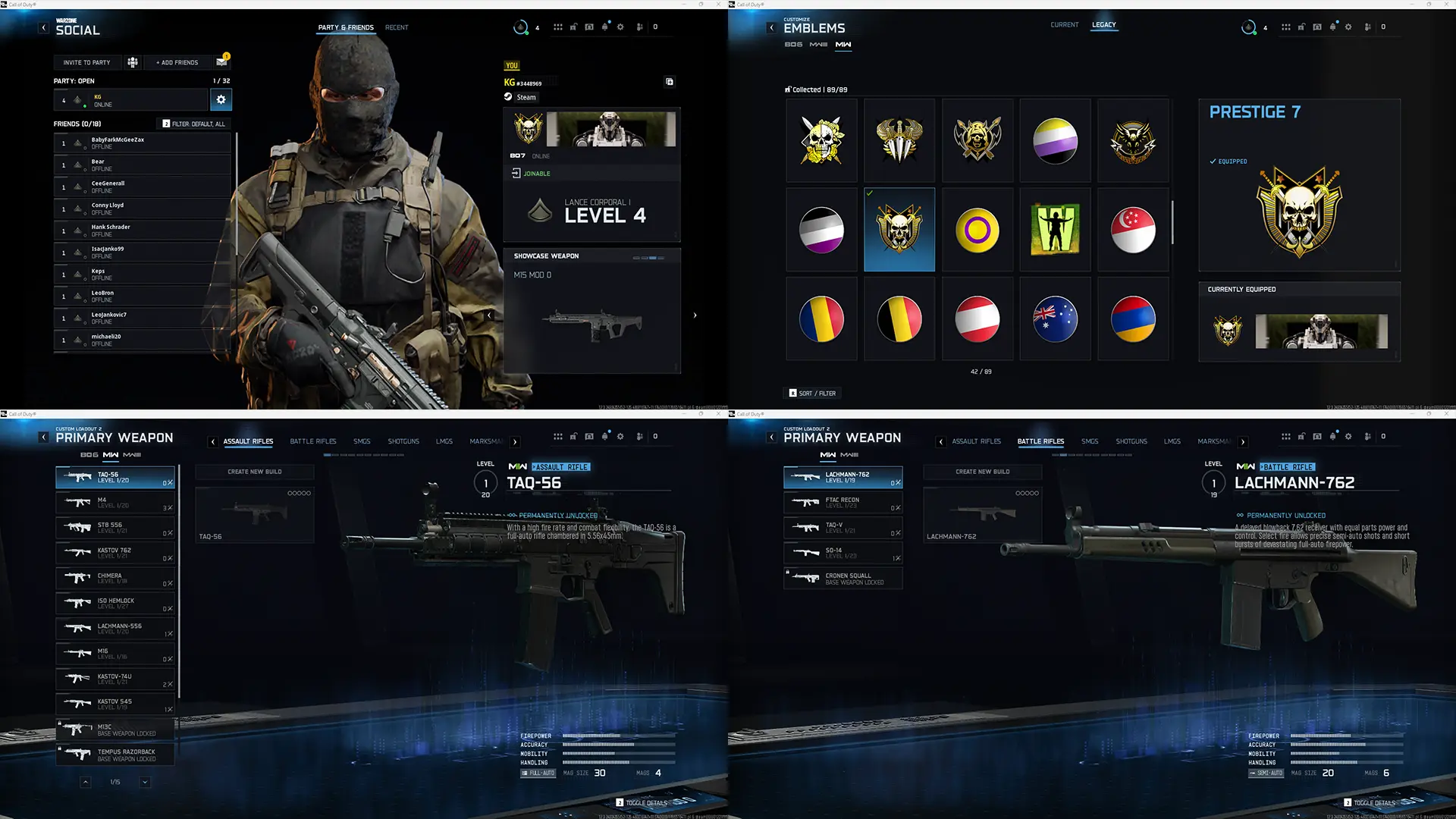Toggle the Full-Auto fire mode on the TAQ-56

tap(537, 773)
